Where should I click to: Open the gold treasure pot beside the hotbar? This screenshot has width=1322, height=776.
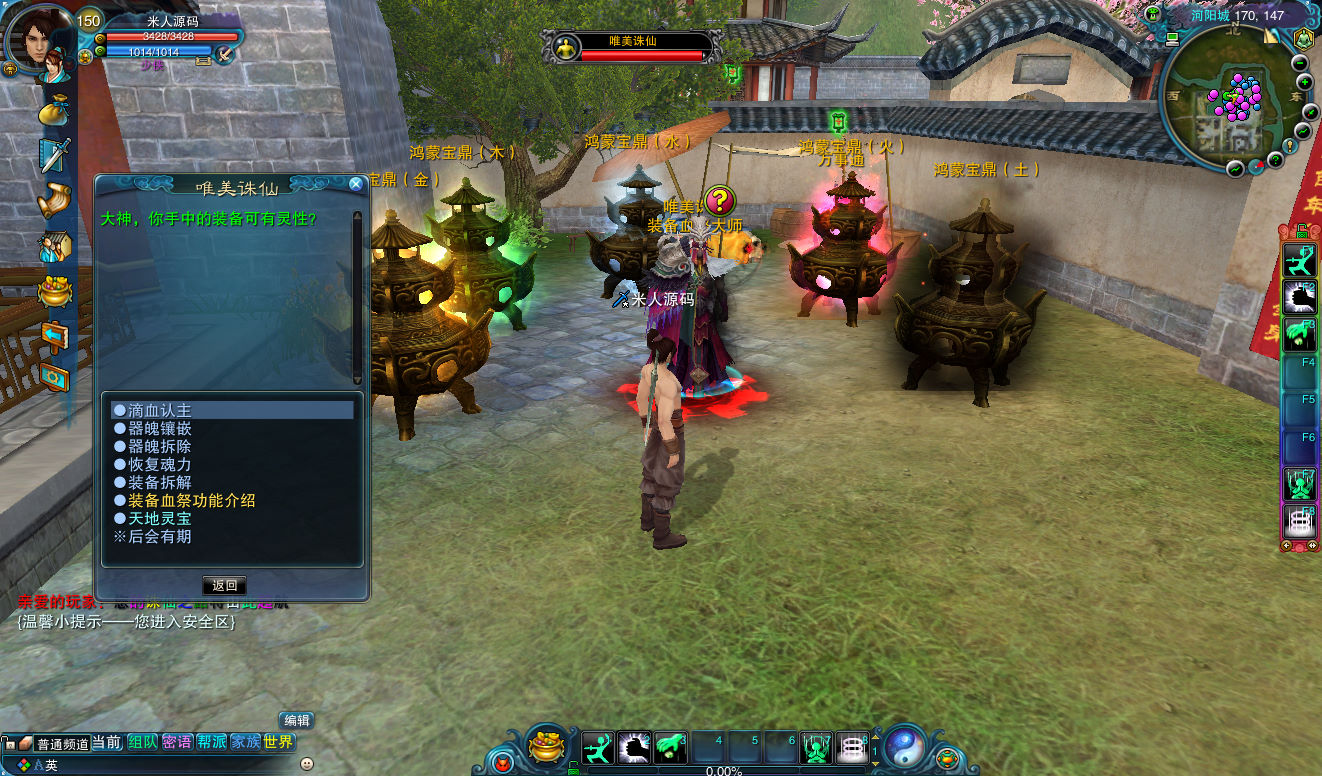546,746
